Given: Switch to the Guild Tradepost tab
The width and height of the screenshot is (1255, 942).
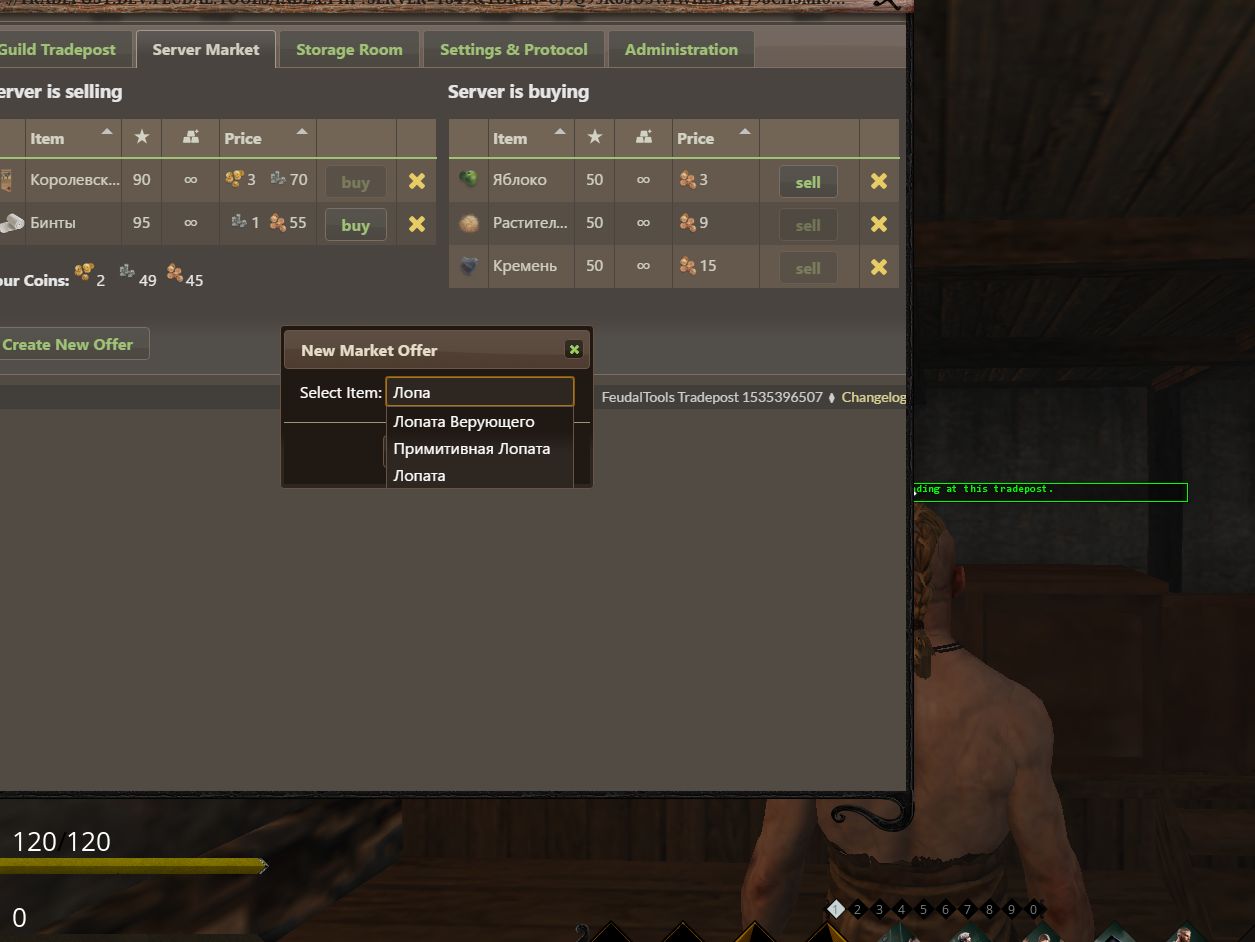Looking at the screenshot, I should coord(58,49).
